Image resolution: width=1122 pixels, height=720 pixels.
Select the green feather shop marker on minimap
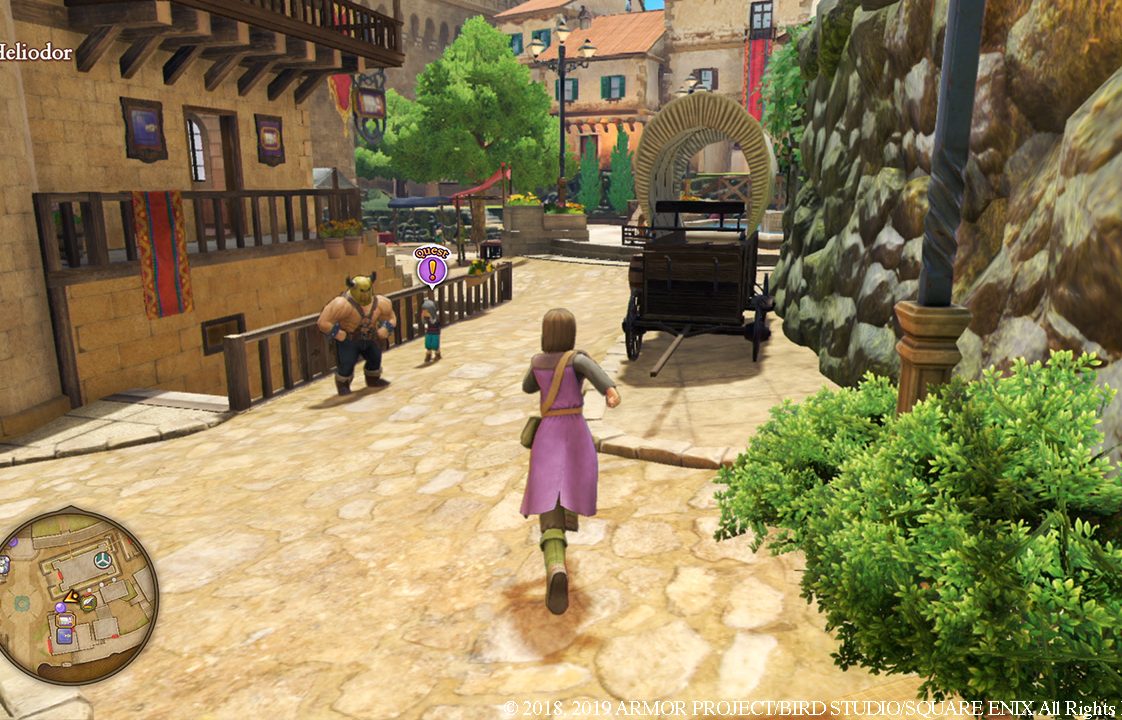tap(89, 602)
